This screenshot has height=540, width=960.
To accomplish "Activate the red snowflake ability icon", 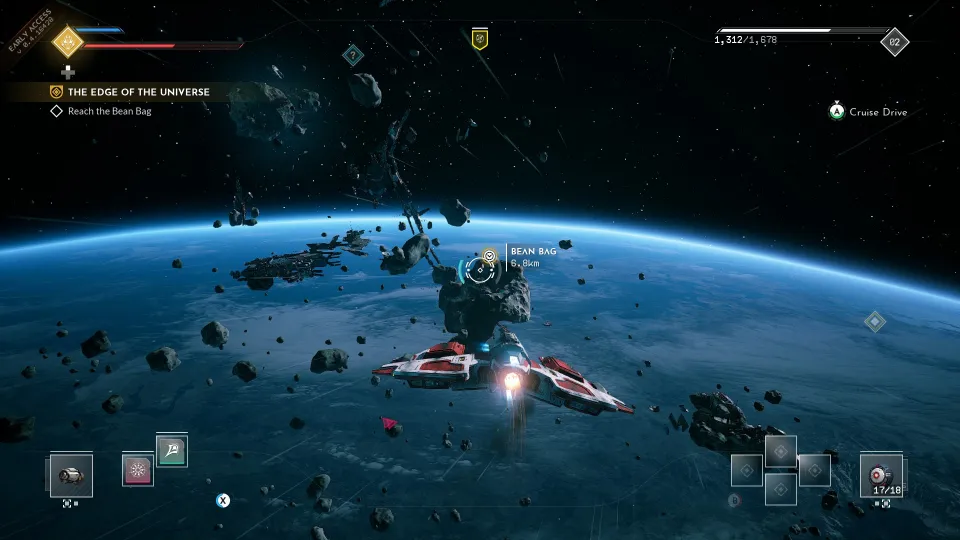I will 137,469.
